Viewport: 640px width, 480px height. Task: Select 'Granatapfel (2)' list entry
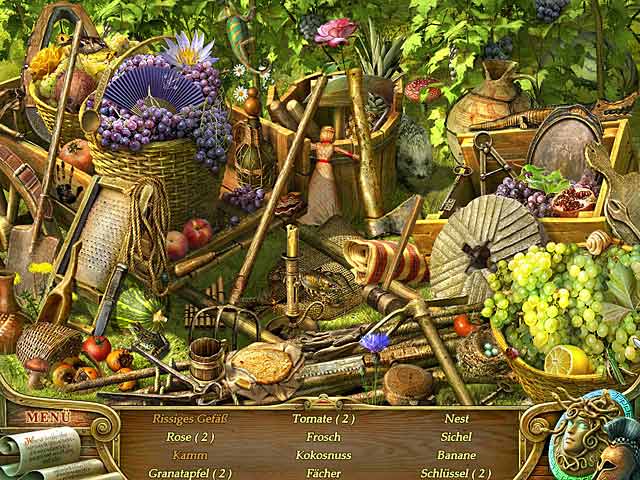(190, 473)
